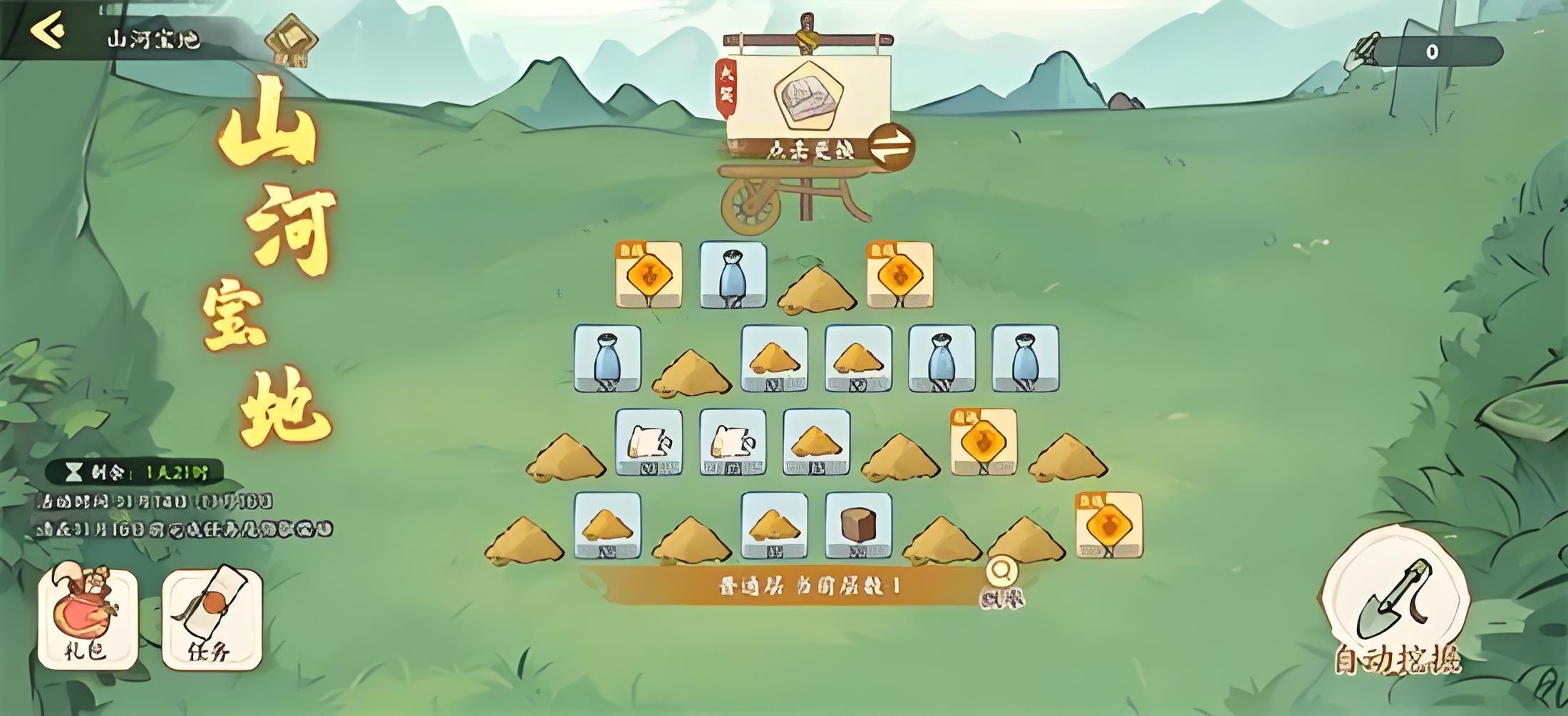Image resolution: width=1568 pixels, height=716 pixels.
Task: Open the 礼包 gift pack
Action: click(87, 618)
